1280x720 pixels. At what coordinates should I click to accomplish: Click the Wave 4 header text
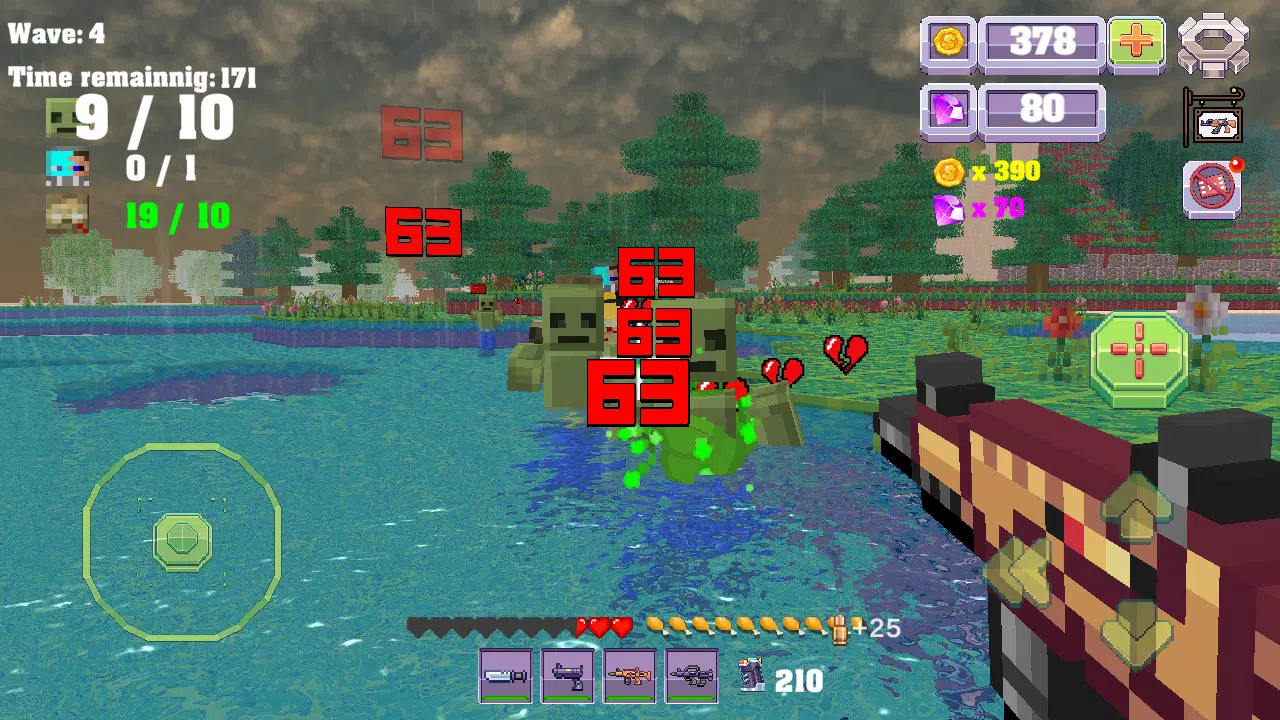[x=58, y=33]
